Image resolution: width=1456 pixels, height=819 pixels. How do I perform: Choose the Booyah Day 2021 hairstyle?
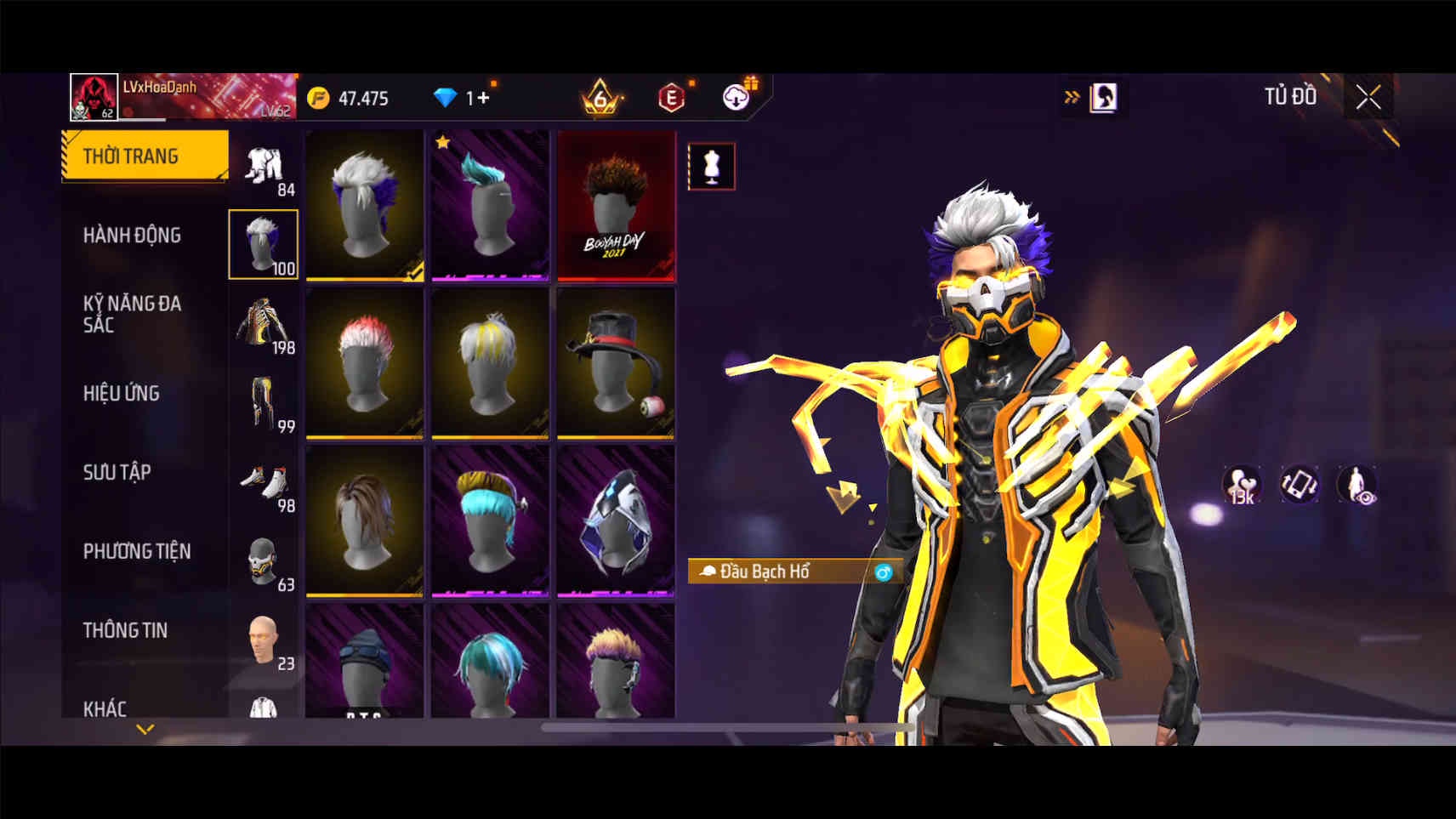pyautogui.click(x=616, y=206)
